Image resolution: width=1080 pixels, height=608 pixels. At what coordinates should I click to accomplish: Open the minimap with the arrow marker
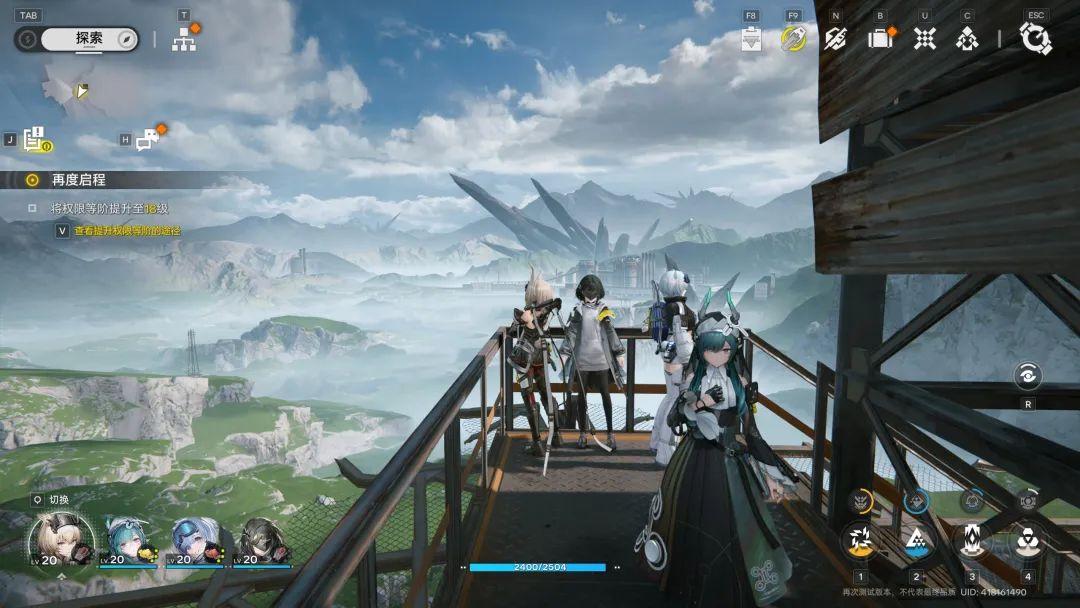80,91
